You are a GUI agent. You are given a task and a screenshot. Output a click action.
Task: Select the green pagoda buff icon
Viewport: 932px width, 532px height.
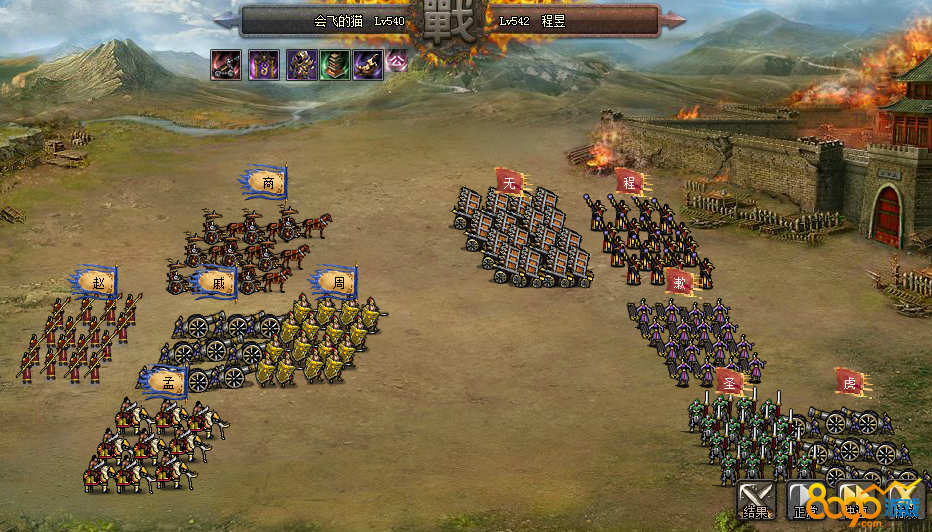pos(335,65)
